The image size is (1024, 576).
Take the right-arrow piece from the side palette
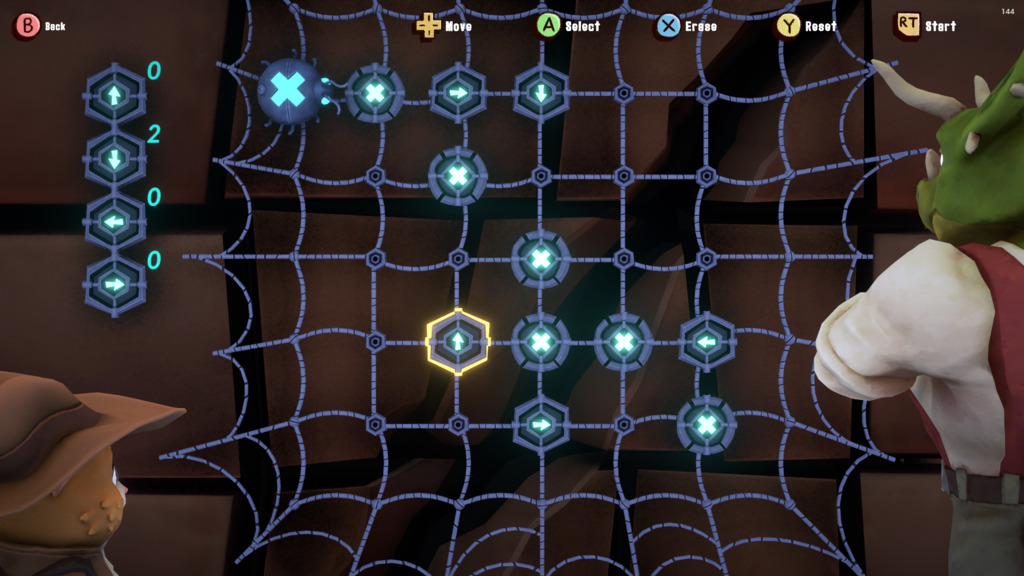tap(115, 284)
